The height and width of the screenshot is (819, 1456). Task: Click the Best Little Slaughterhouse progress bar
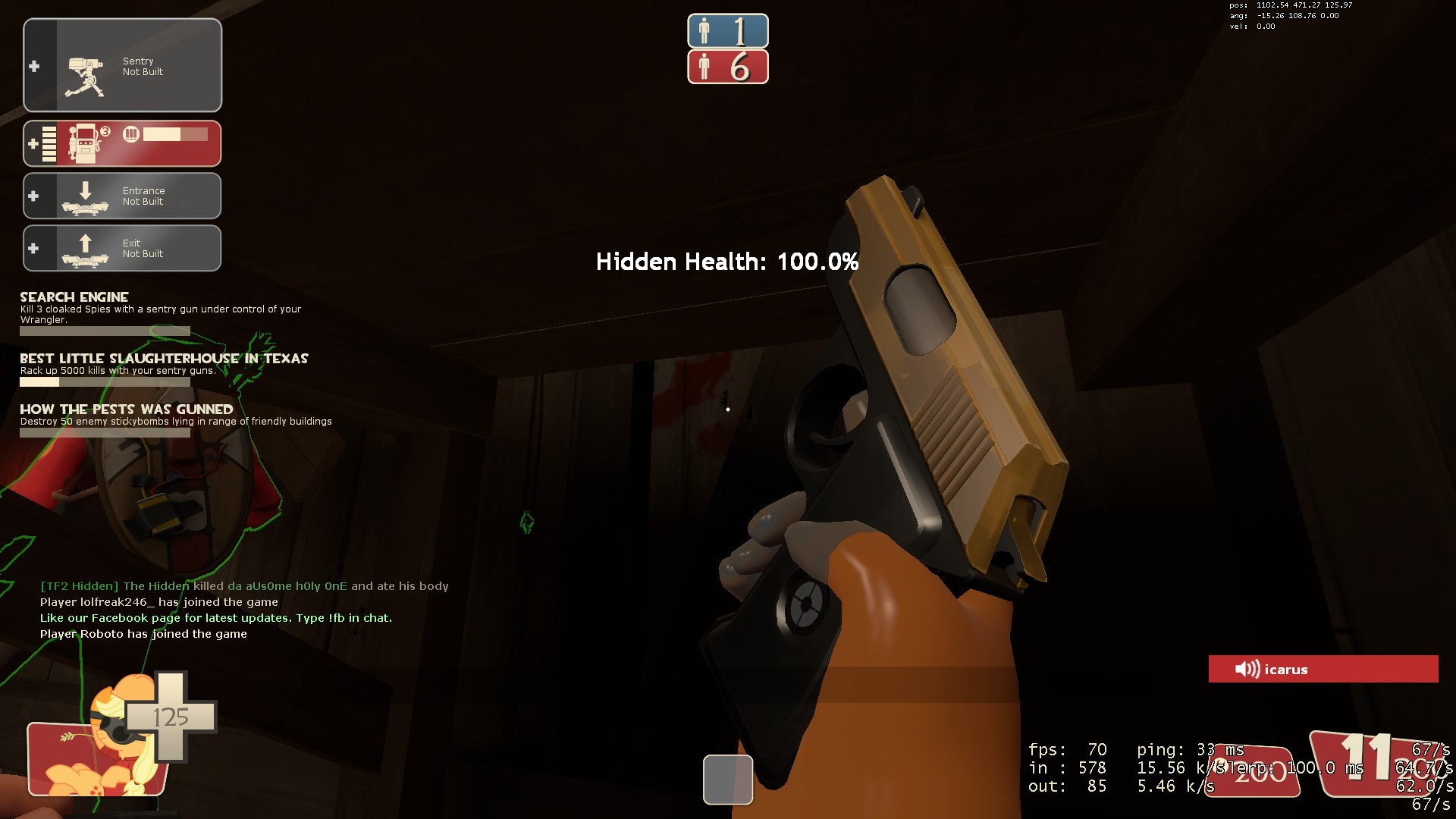pyautogui.click(x=104, y=381)
